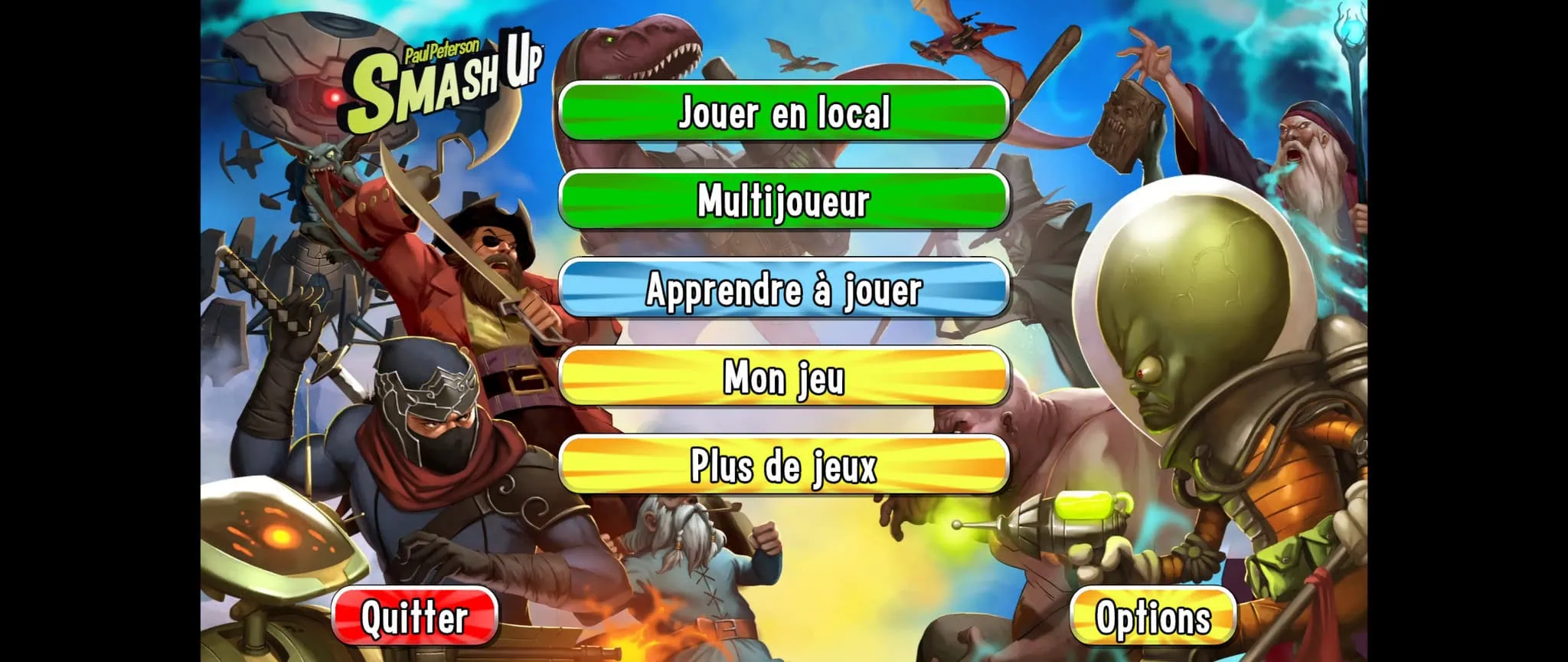Start a game with Jouer en local

click(783, 112)
